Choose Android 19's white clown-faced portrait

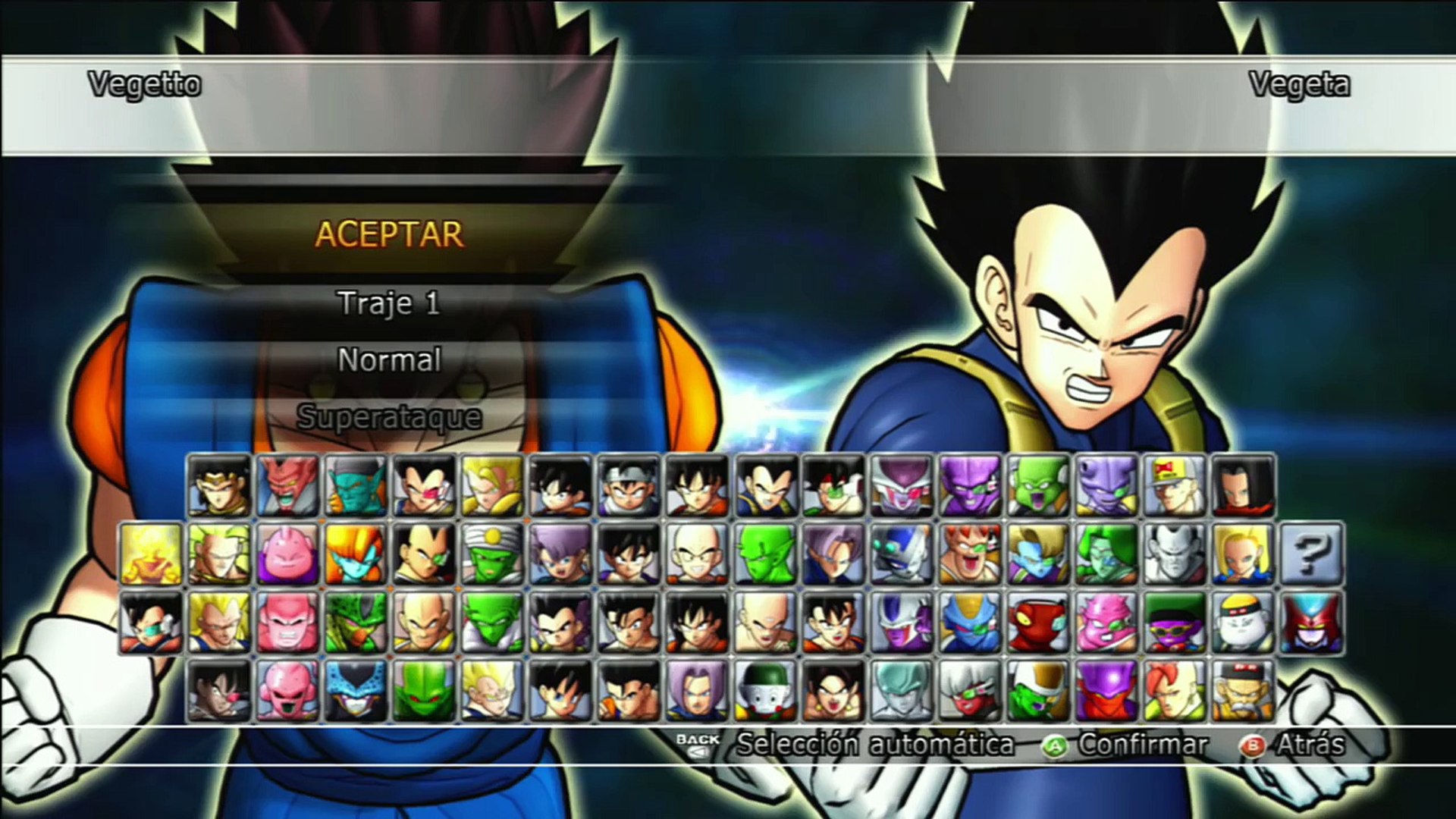(1243, 623)
